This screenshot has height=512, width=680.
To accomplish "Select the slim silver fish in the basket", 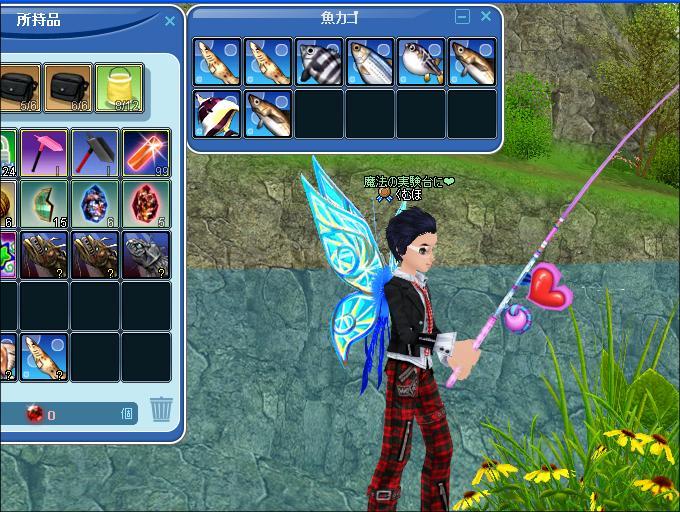I will (x=370, y=62).
